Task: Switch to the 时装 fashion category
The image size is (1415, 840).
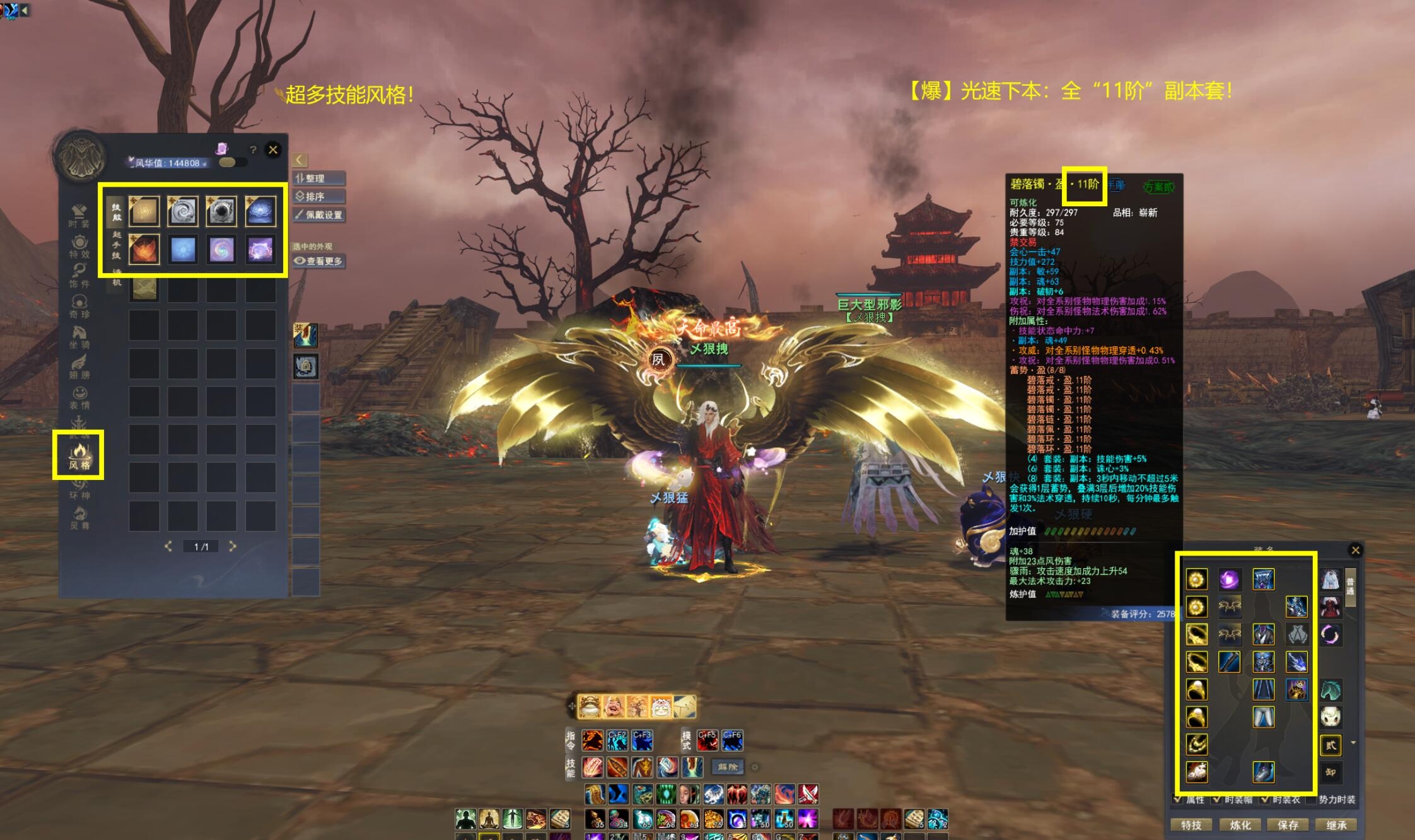Action: [79, 215]
